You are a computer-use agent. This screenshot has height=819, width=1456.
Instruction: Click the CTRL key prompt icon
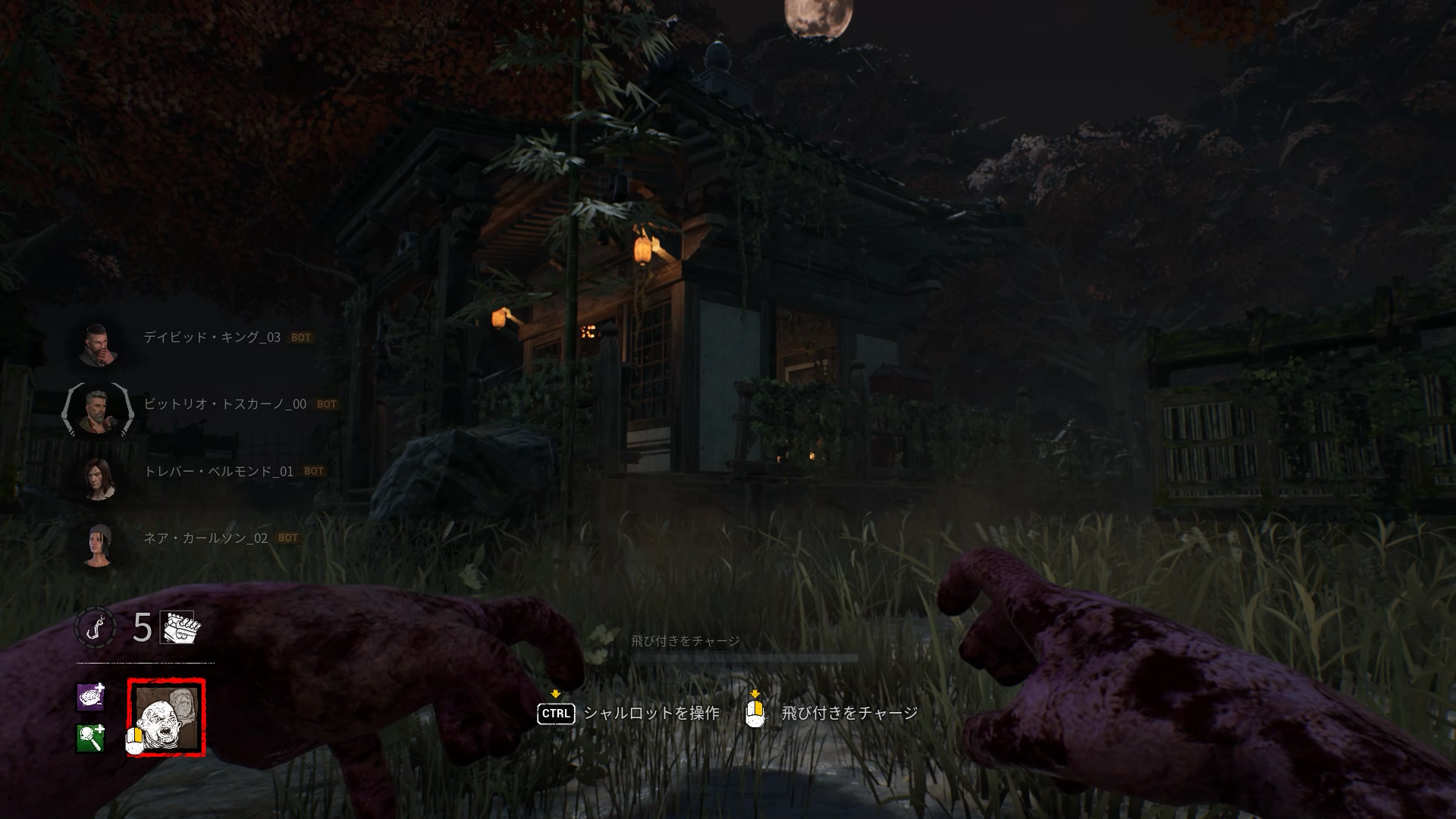pos(556,714)
